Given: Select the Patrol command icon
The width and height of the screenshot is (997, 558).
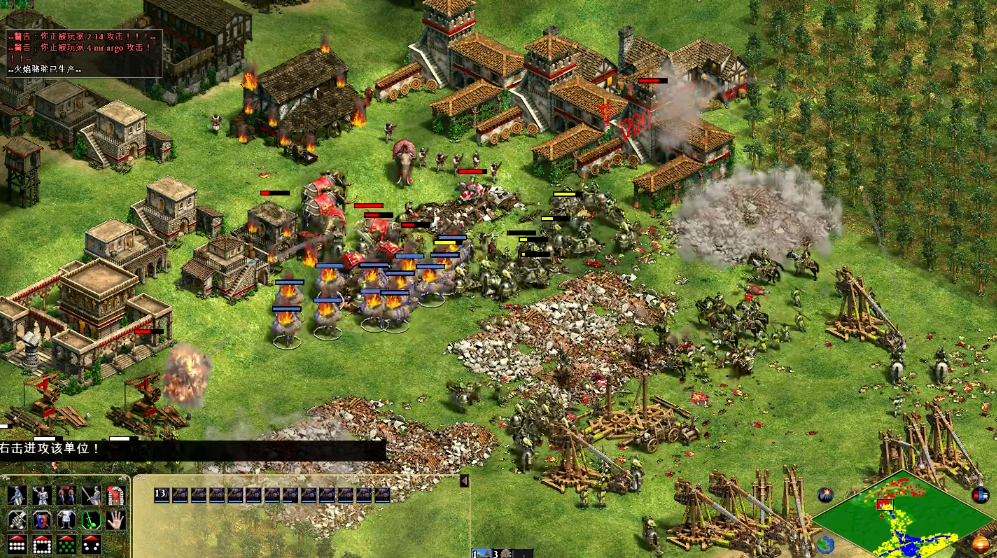Looking at the screenshot, I should (x=17, y=495).
